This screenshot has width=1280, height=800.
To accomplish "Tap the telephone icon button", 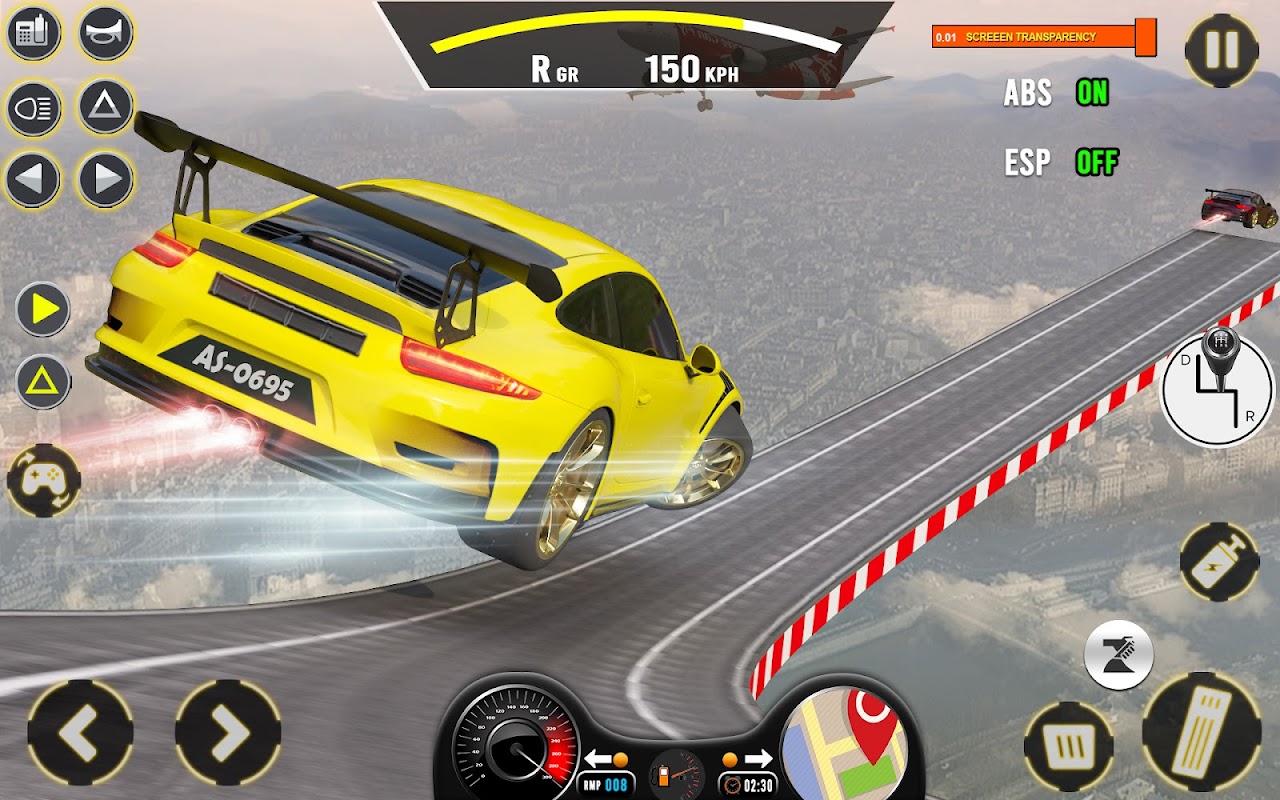I will (x=34, y=33).
